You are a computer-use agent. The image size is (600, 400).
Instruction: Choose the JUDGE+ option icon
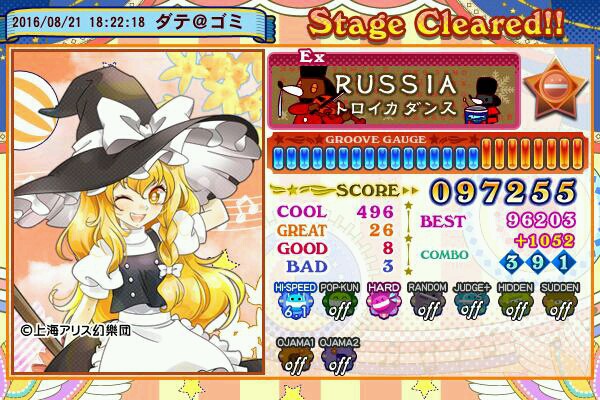[x=470, y=302]
